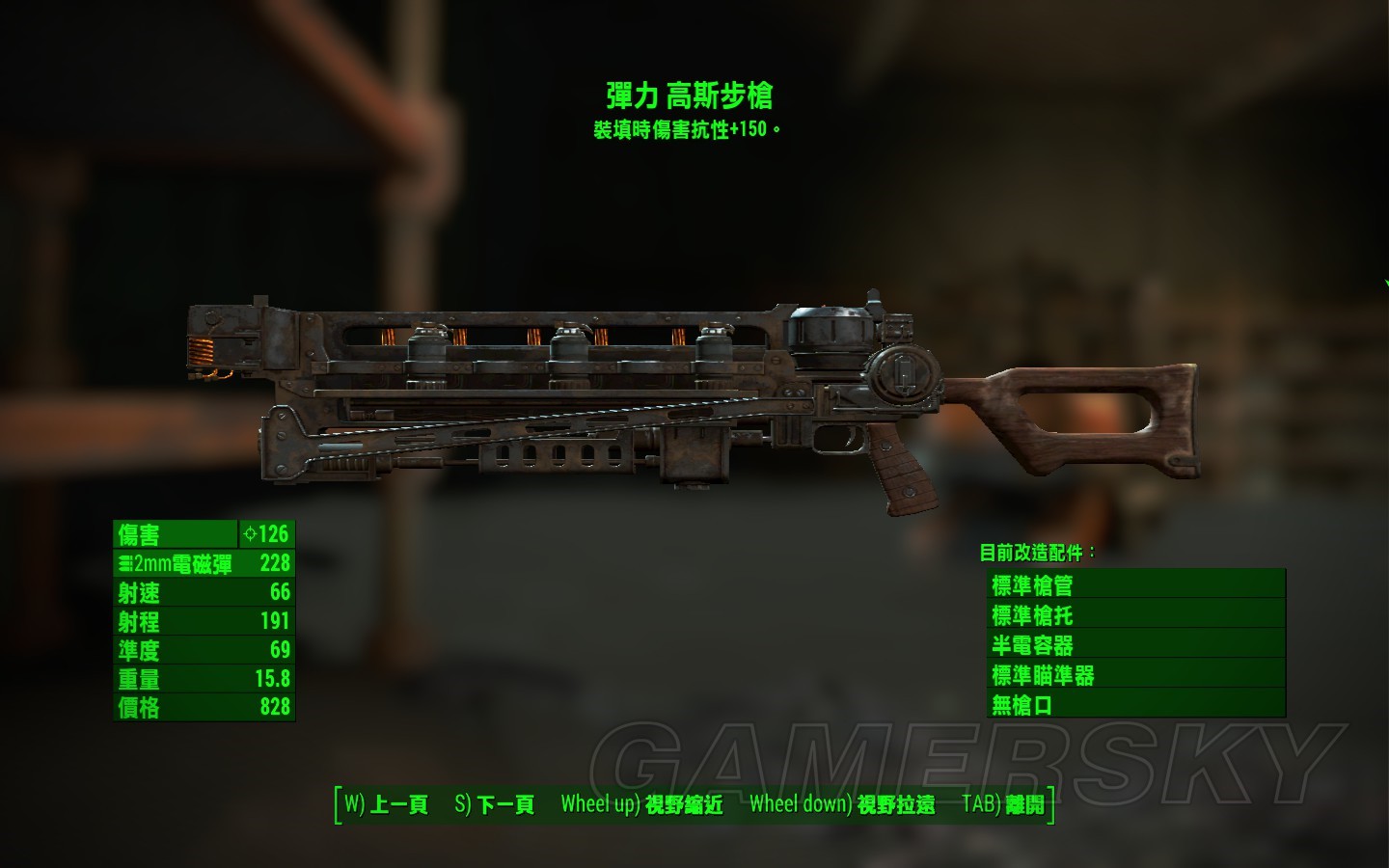Exit the weapon inspect screen (離開)
The width and height of the screenshot is (1389, 868).
(1003, 804)
